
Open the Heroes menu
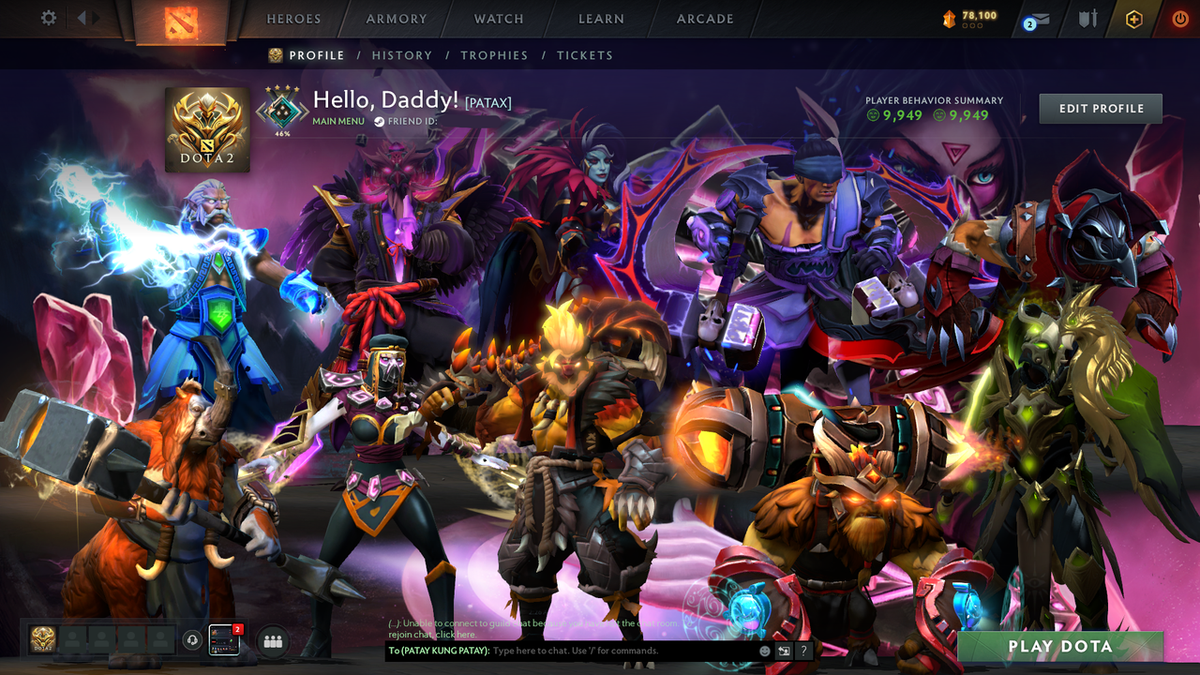pyautogui.click(x=294, y=19)
